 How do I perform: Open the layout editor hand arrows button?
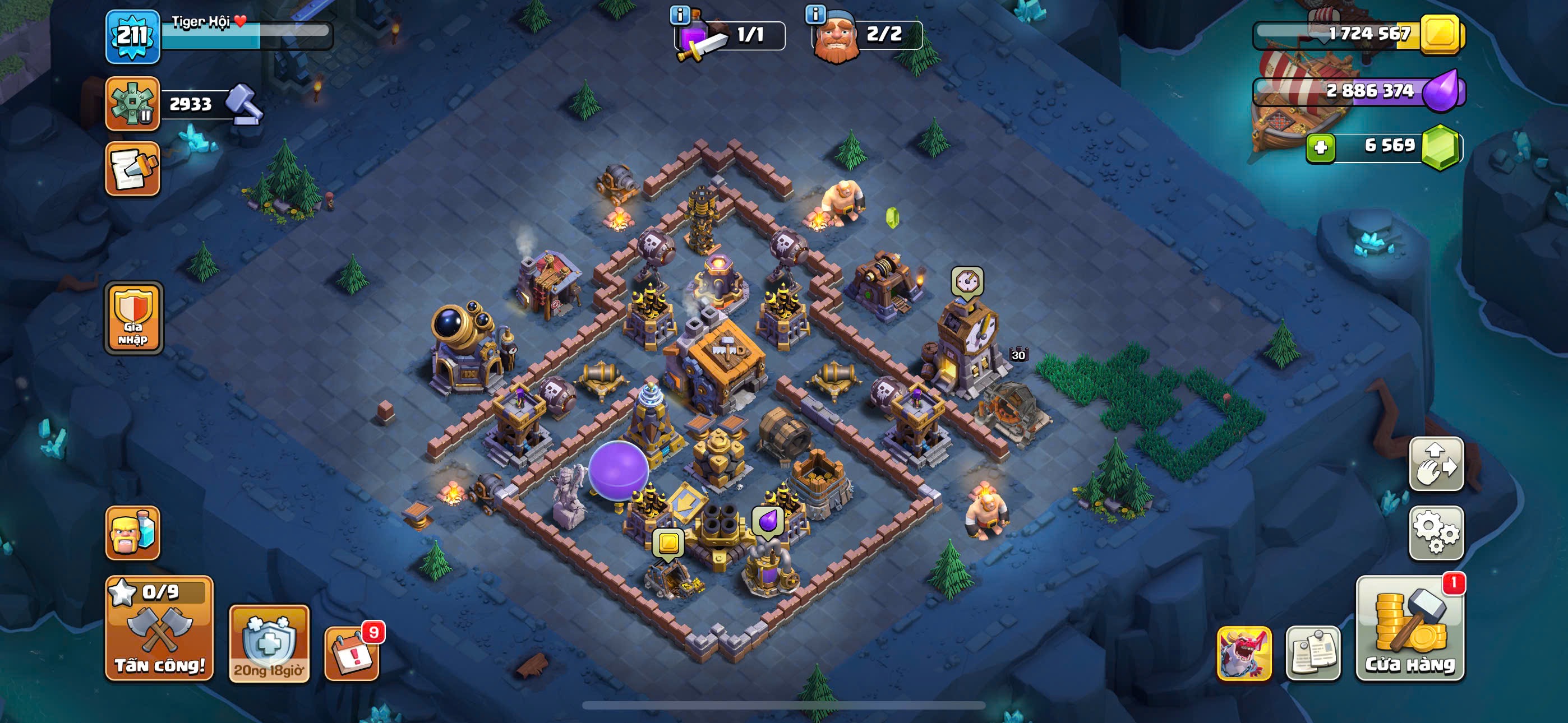(1436, 464)
